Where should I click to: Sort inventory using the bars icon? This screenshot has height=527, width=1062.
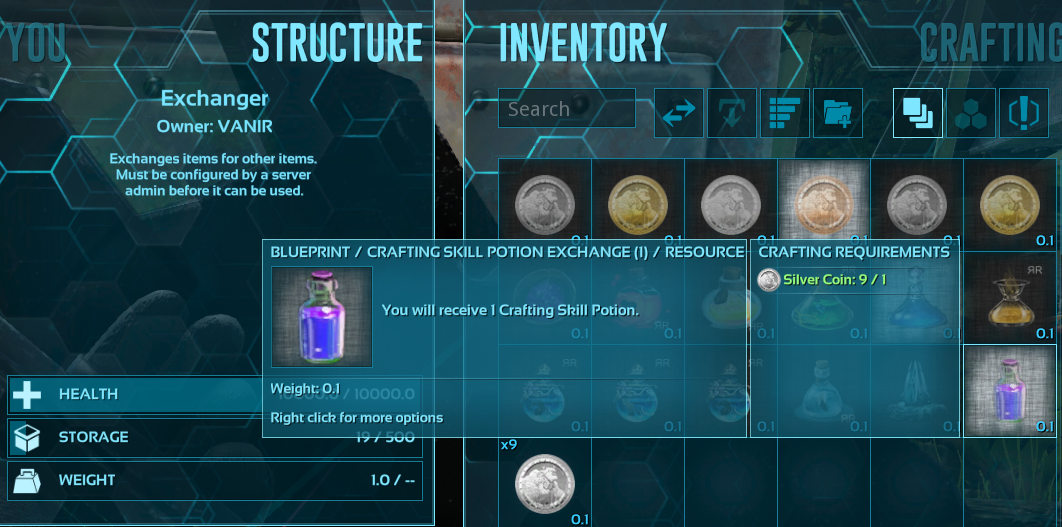(785, 112)
